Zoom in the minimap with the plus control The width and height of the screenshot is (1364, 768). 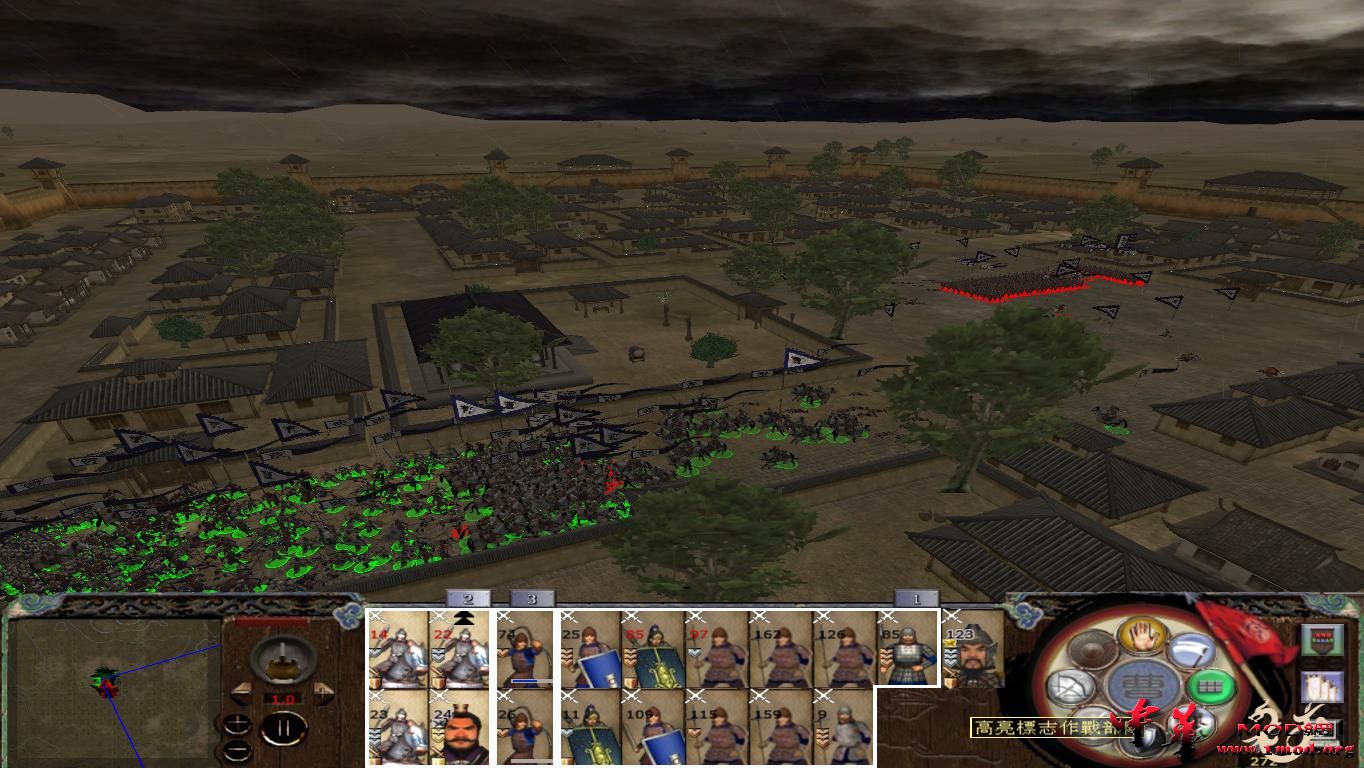click(237, 724)
